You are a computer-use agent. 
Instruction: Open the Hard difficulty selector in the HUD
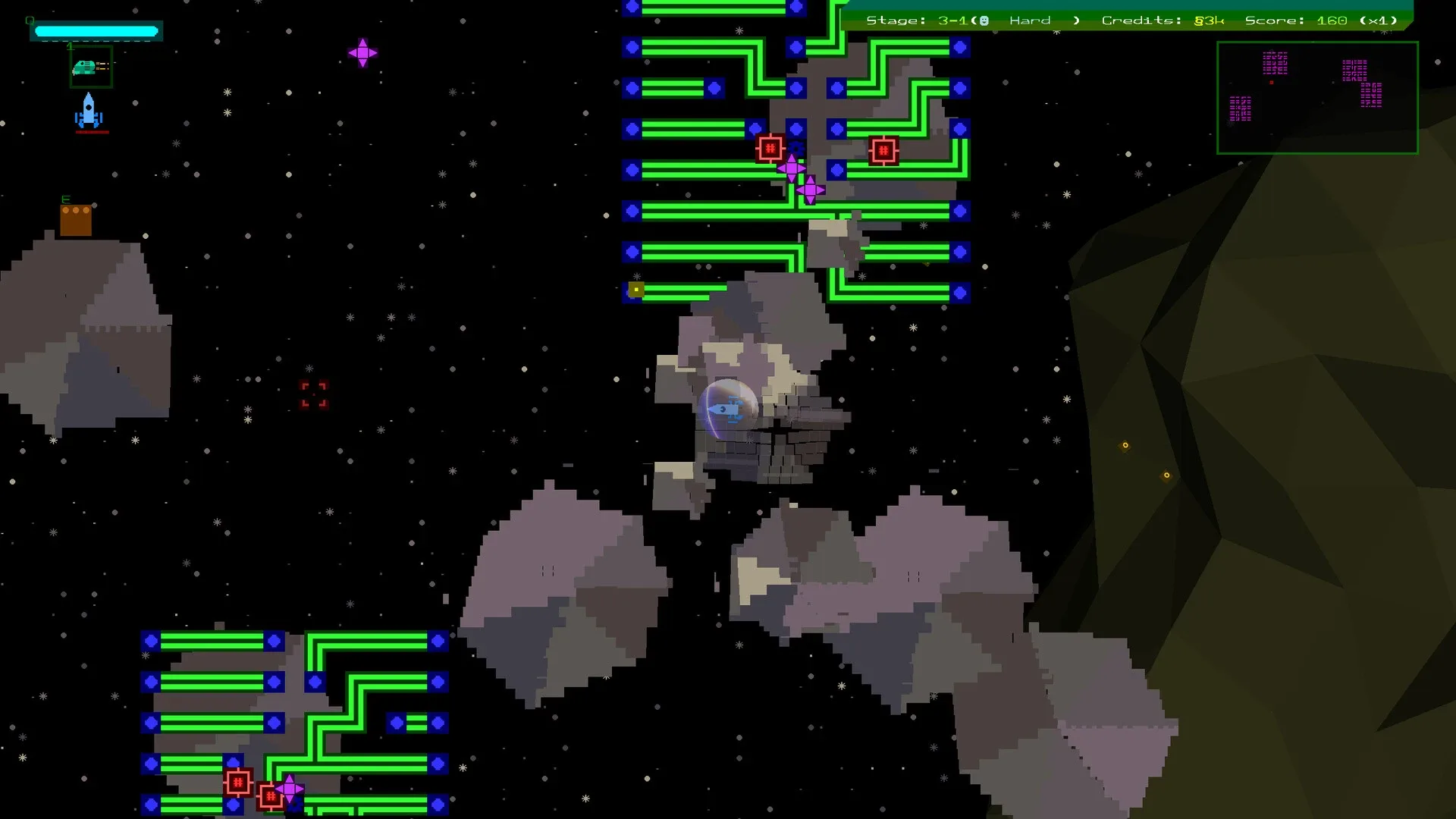[1030, 20]
